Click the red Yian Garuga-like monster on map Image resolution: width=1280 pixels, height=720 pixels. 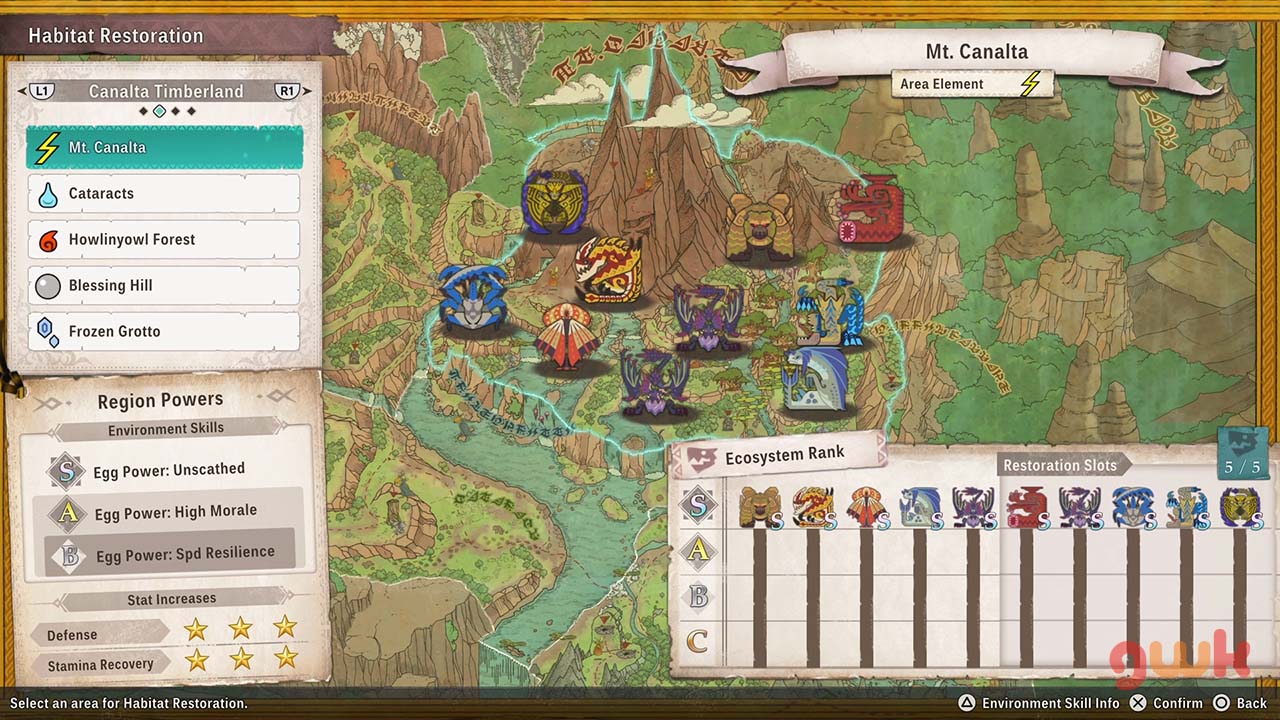(869, 210)
